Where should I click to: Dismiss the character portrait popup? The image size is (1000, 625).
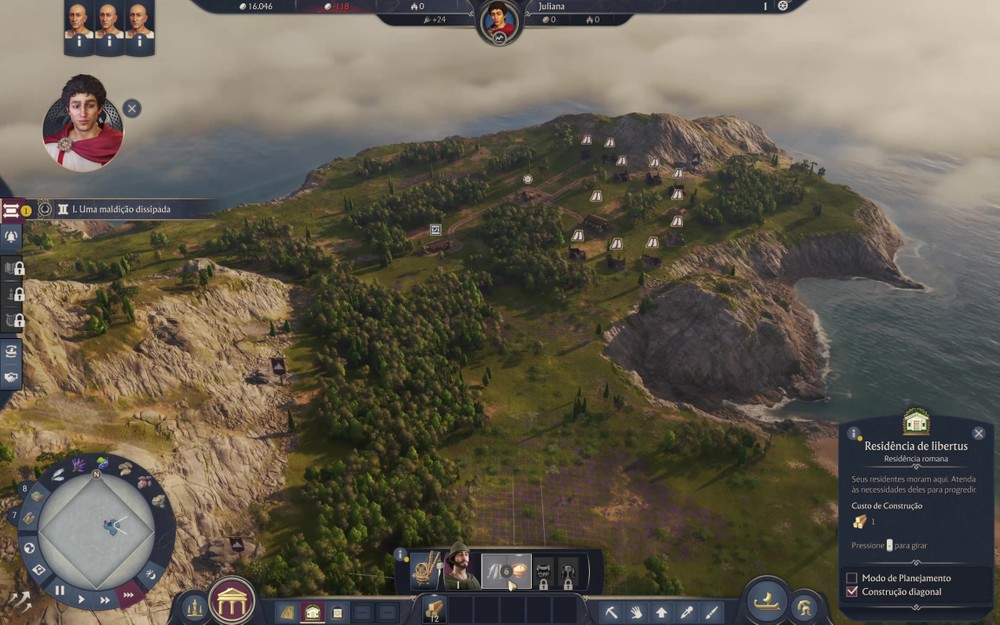pyautogui.click(x=132, y=108)
